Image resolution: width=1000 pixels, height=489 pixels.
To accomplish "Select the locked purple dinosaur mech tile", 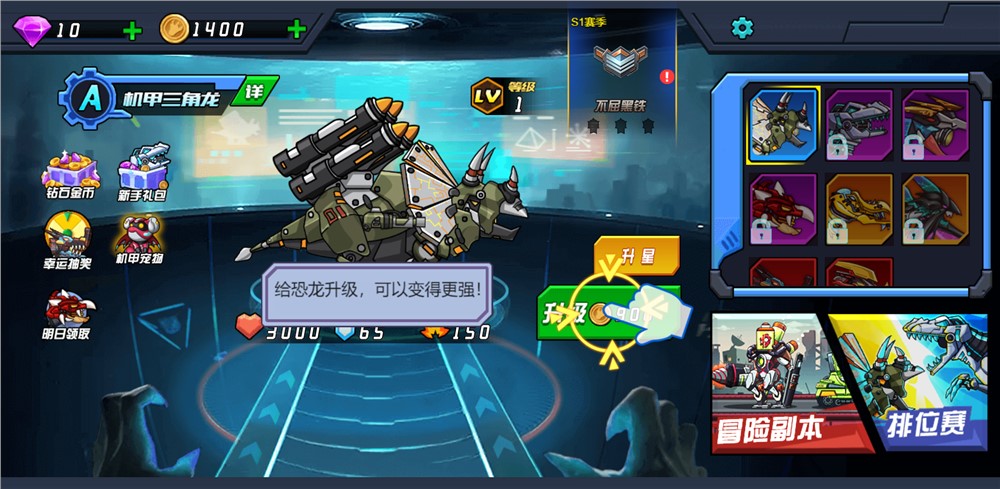I will (x=859, y=124).
